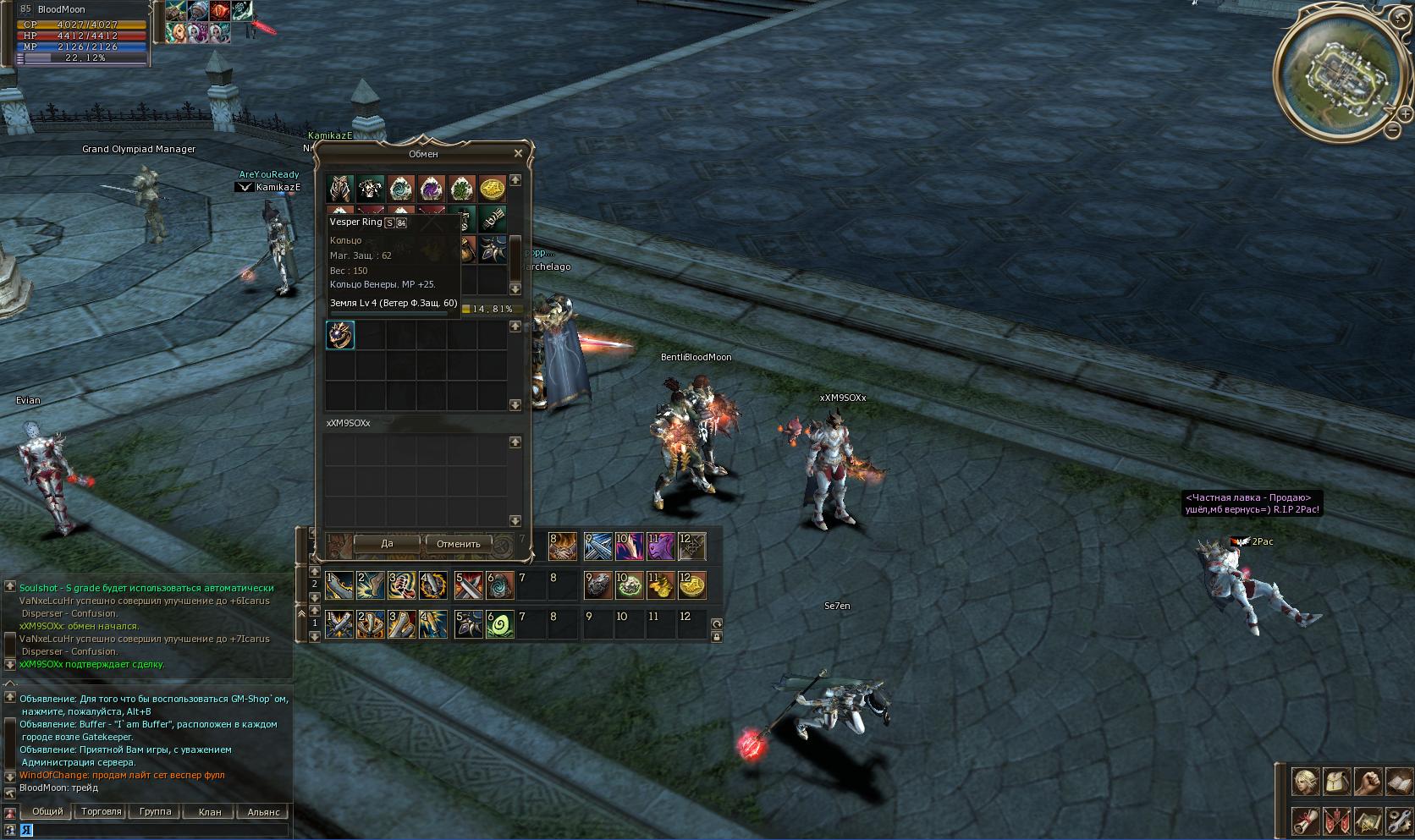The height and width of the screenshot is (840, 1415).
Task: Open the character status elf-face icon
Action: coord(1305,782)
